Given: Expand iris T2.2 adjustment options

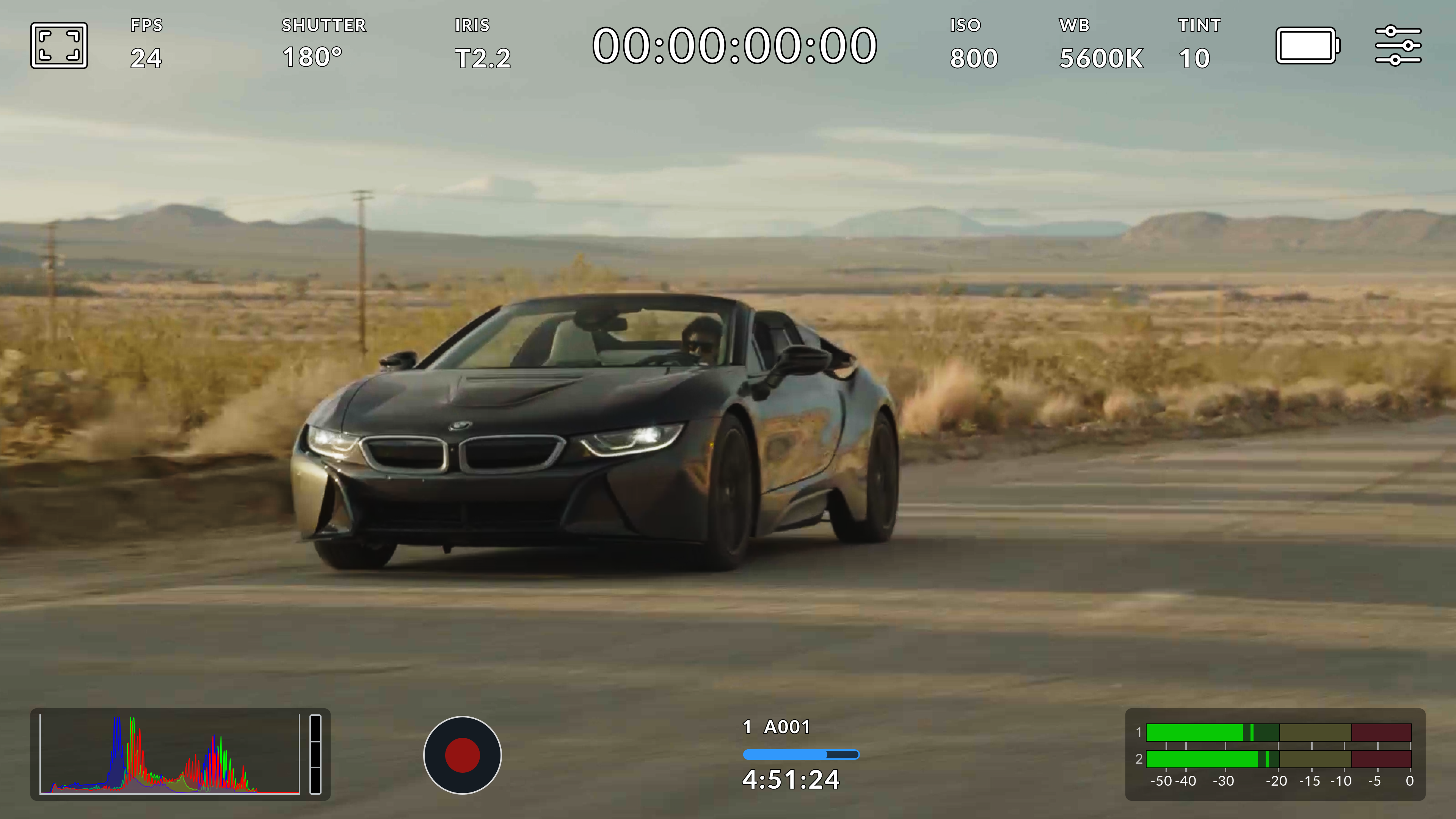Looking at the screenshot, I should [483, 56].
